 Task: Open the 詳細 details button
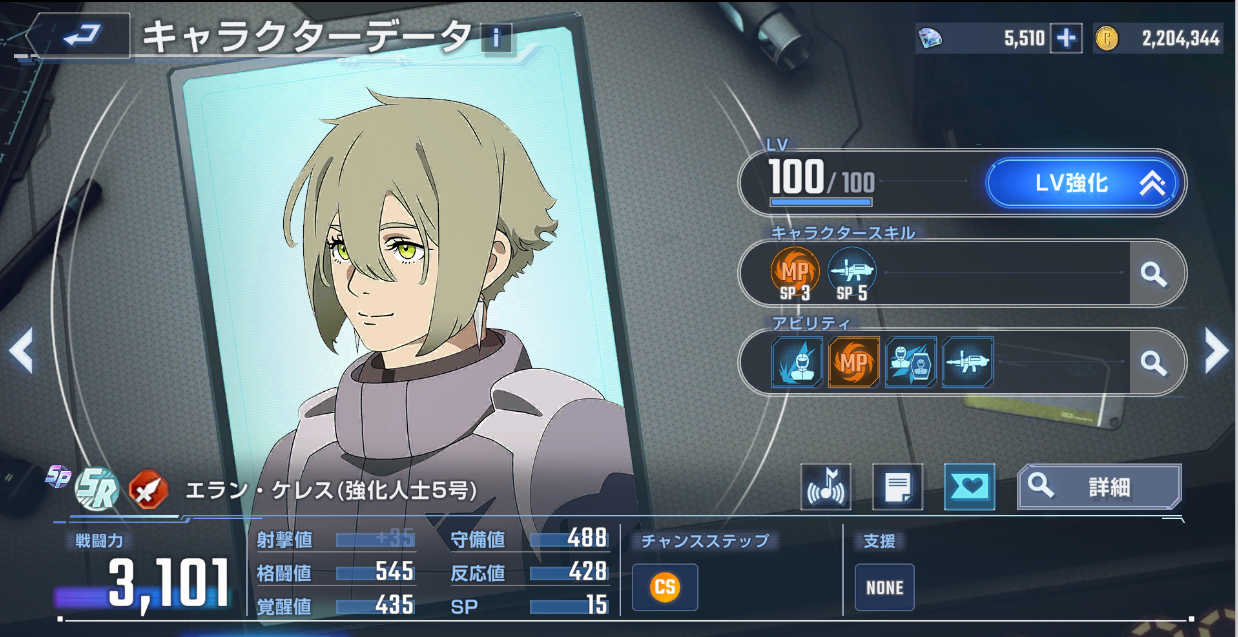click(1099, 487)
